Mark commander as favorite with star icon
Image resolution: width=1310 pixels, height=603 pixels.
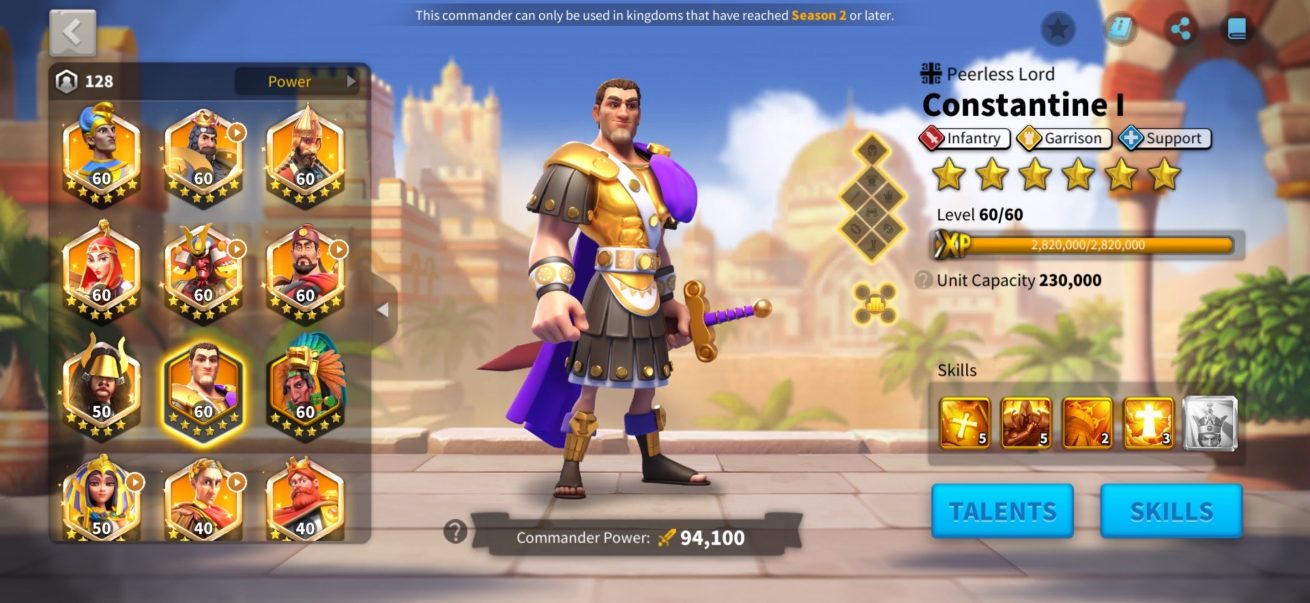(1058, 29)
